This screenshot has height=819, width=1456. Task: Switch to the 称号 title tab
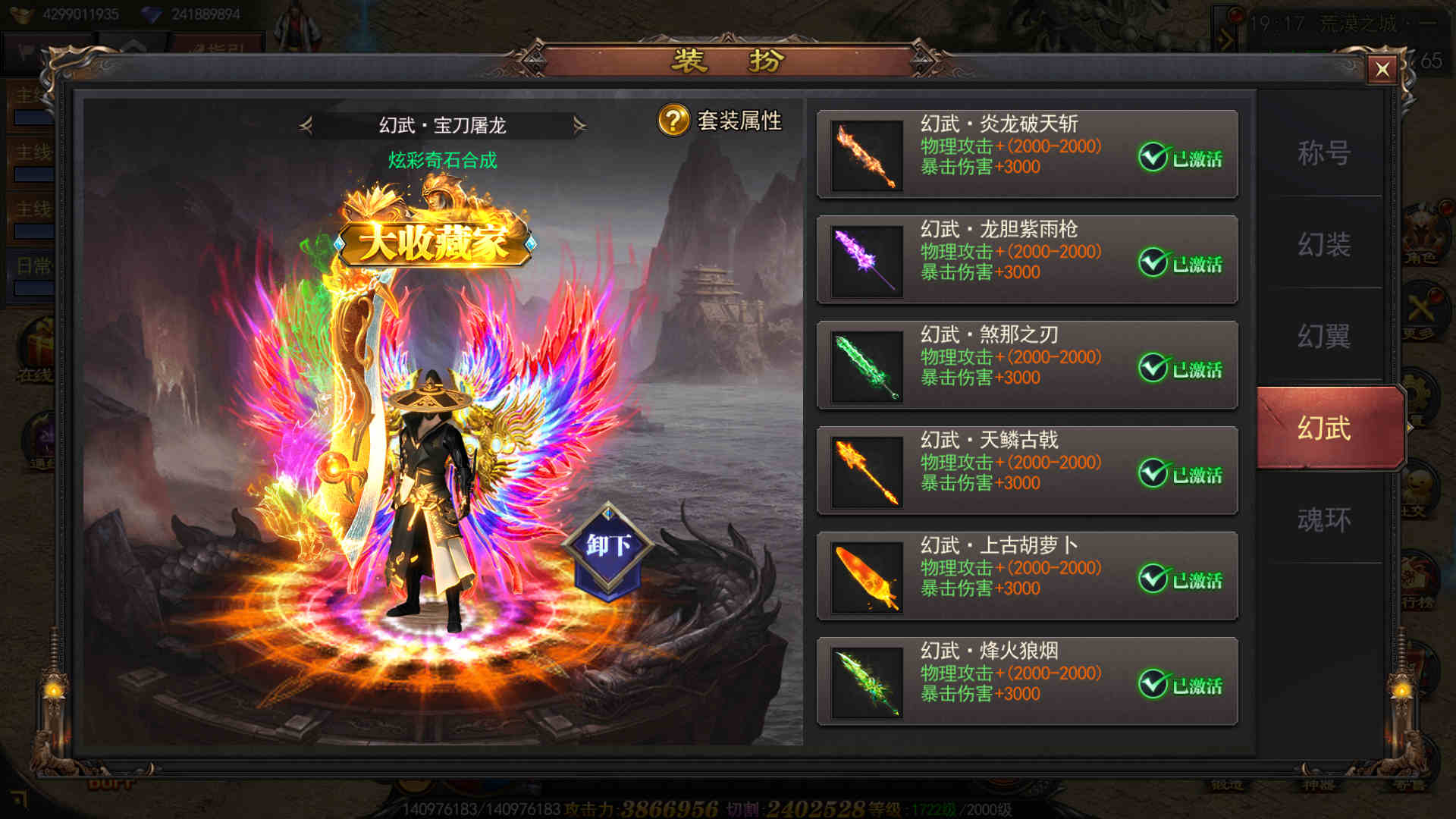1324,153
